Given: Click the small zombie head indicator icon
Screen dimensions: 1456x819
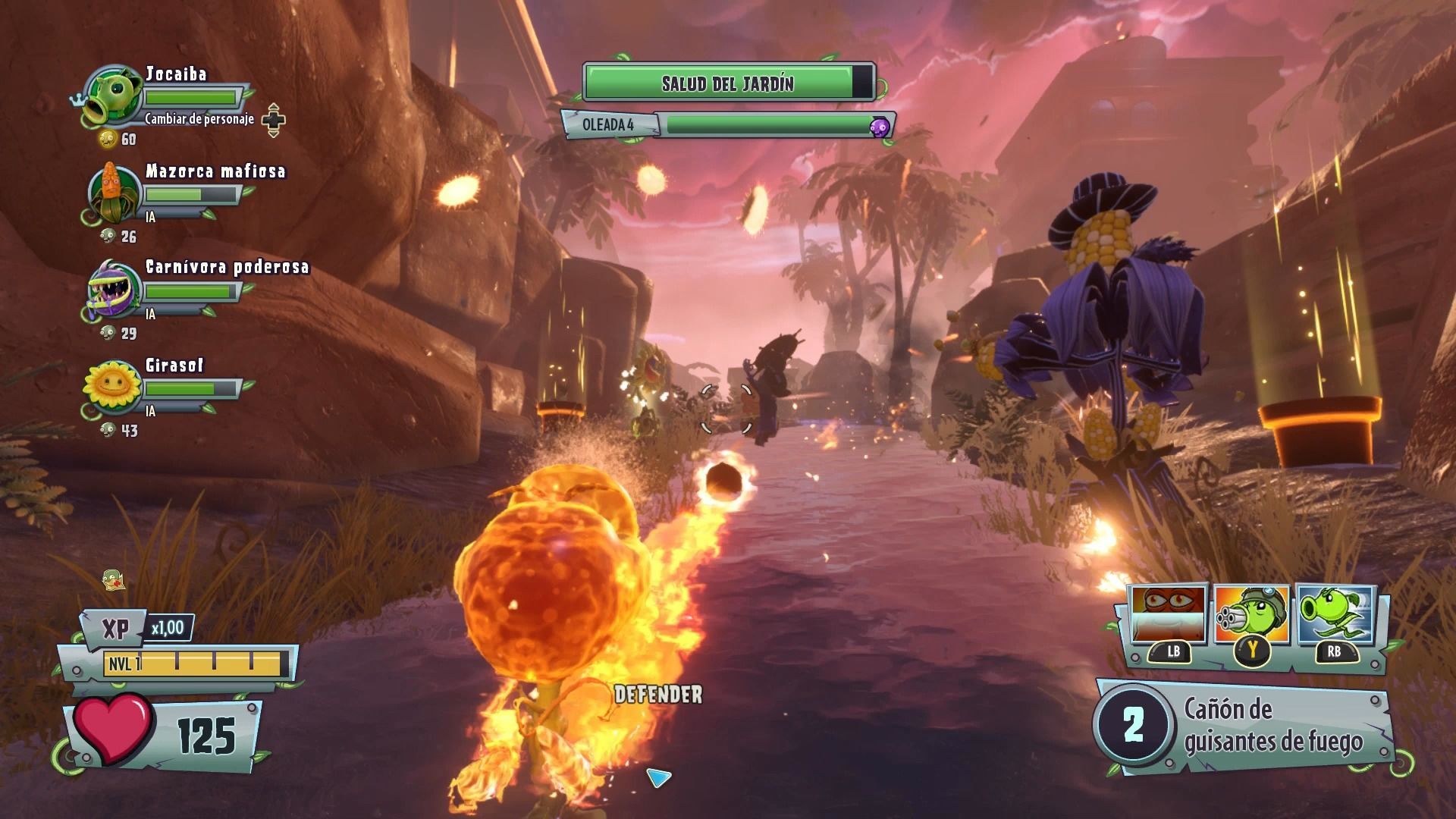Looking at the screenshot, I should [x=113, y=580].
